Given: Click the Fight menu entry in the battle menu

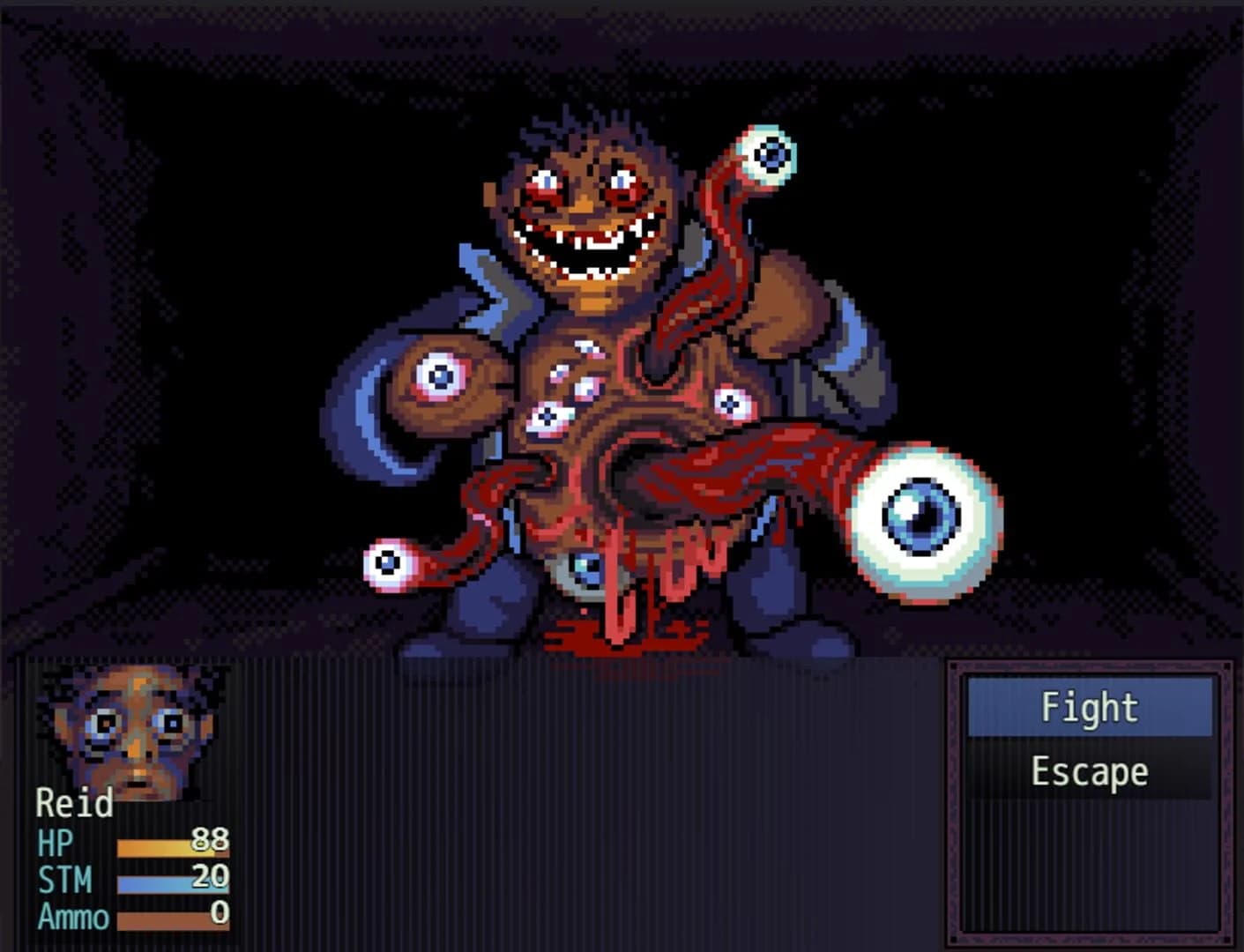Looking at the screenshot, I should coord(1090,706).
